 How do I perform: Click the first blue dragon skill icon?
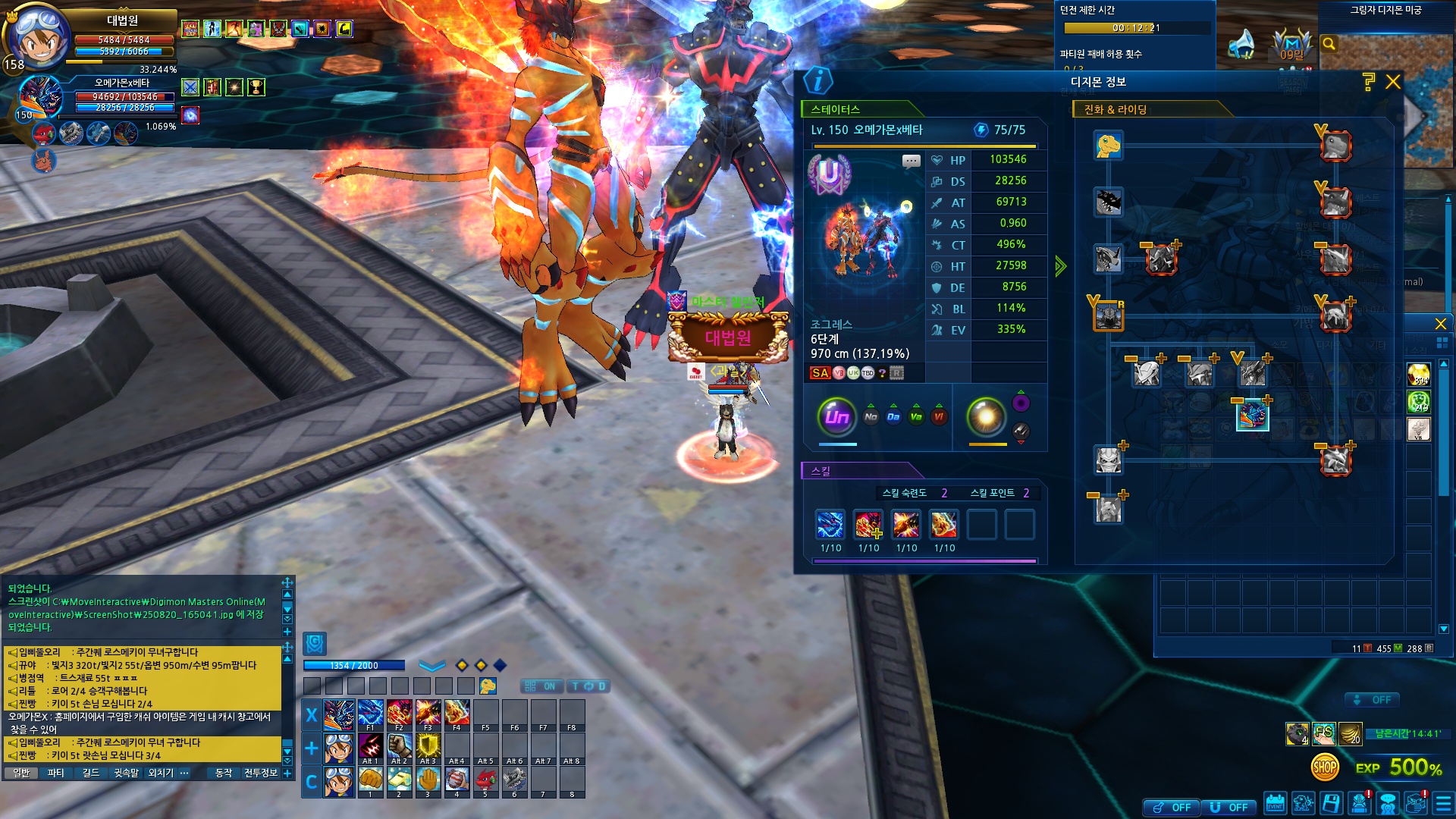[x=830, y=524]
